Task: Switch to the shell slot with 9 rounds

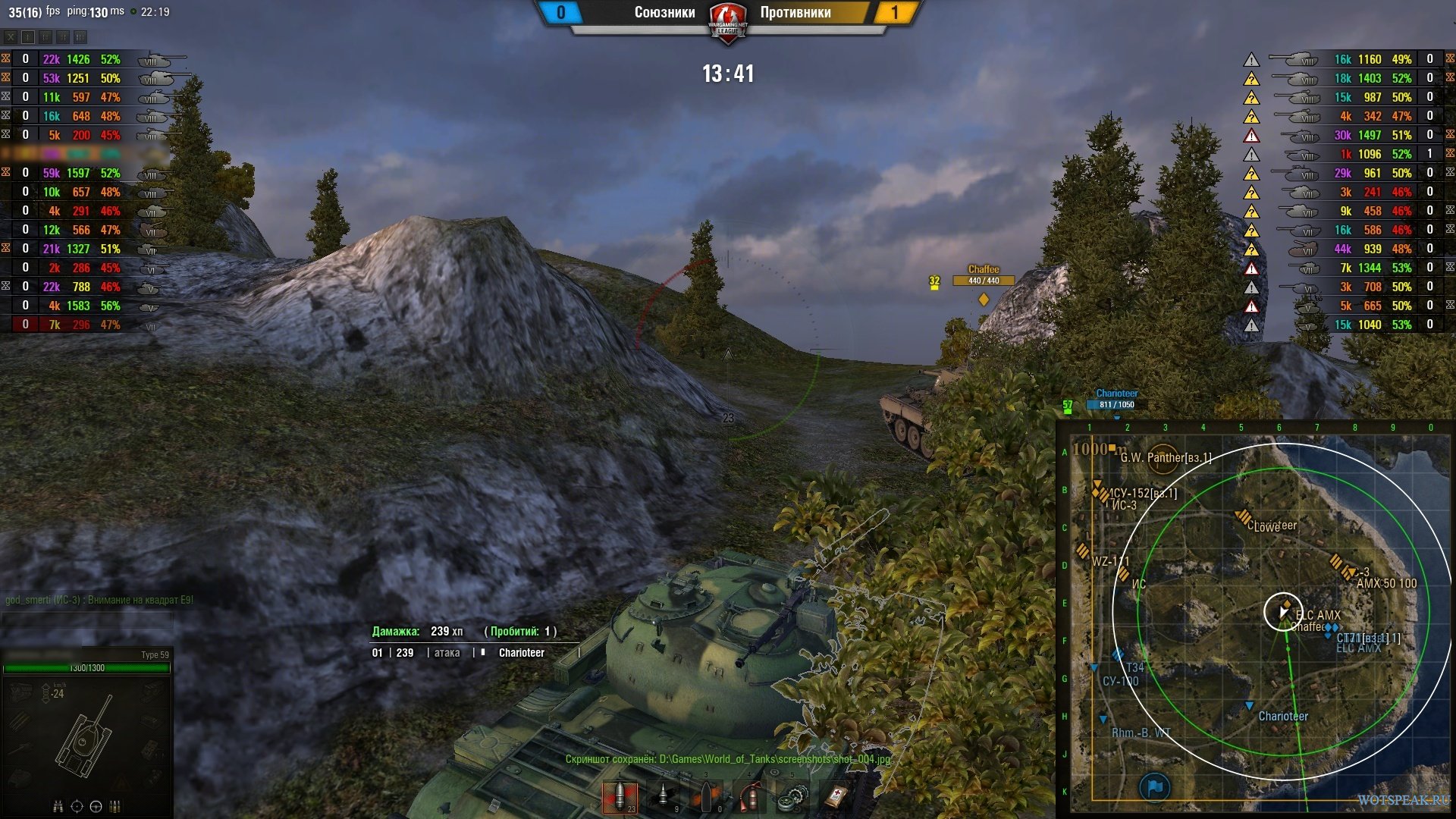Action: (x=663, y=796)
